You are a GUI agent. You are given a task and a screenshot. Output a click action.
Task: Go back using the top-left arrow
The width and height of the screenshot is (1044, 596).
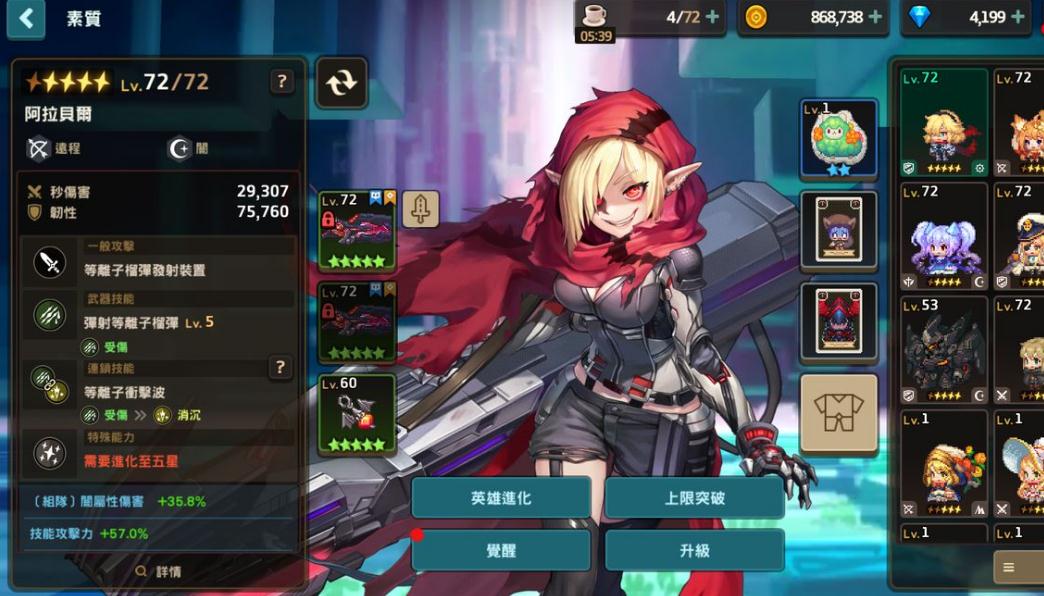pyautogui.click(x=26, y=18)
